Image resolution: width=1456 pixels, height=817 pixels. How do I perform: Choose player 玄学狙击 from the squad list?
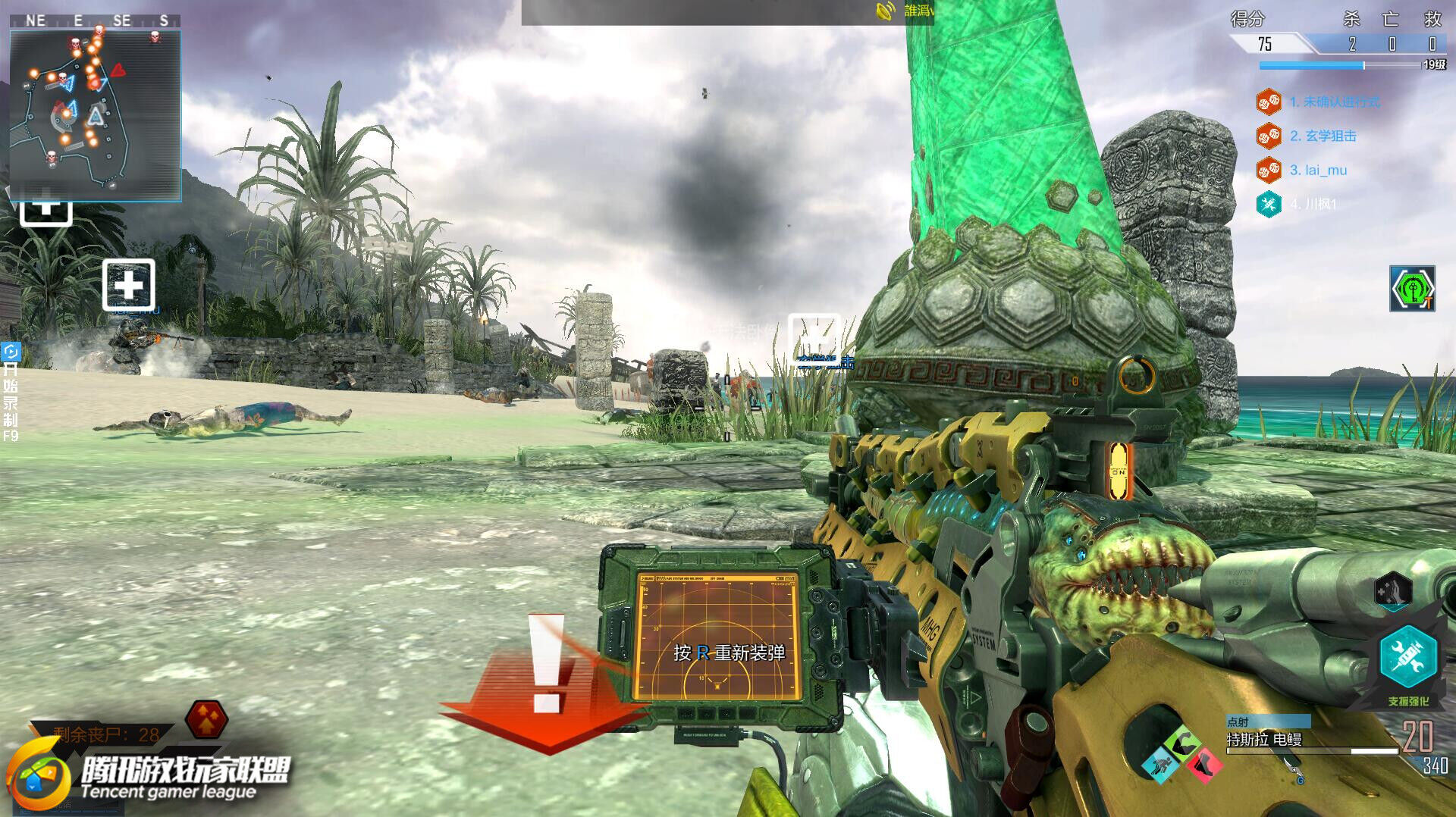[x=1323, y=136]
